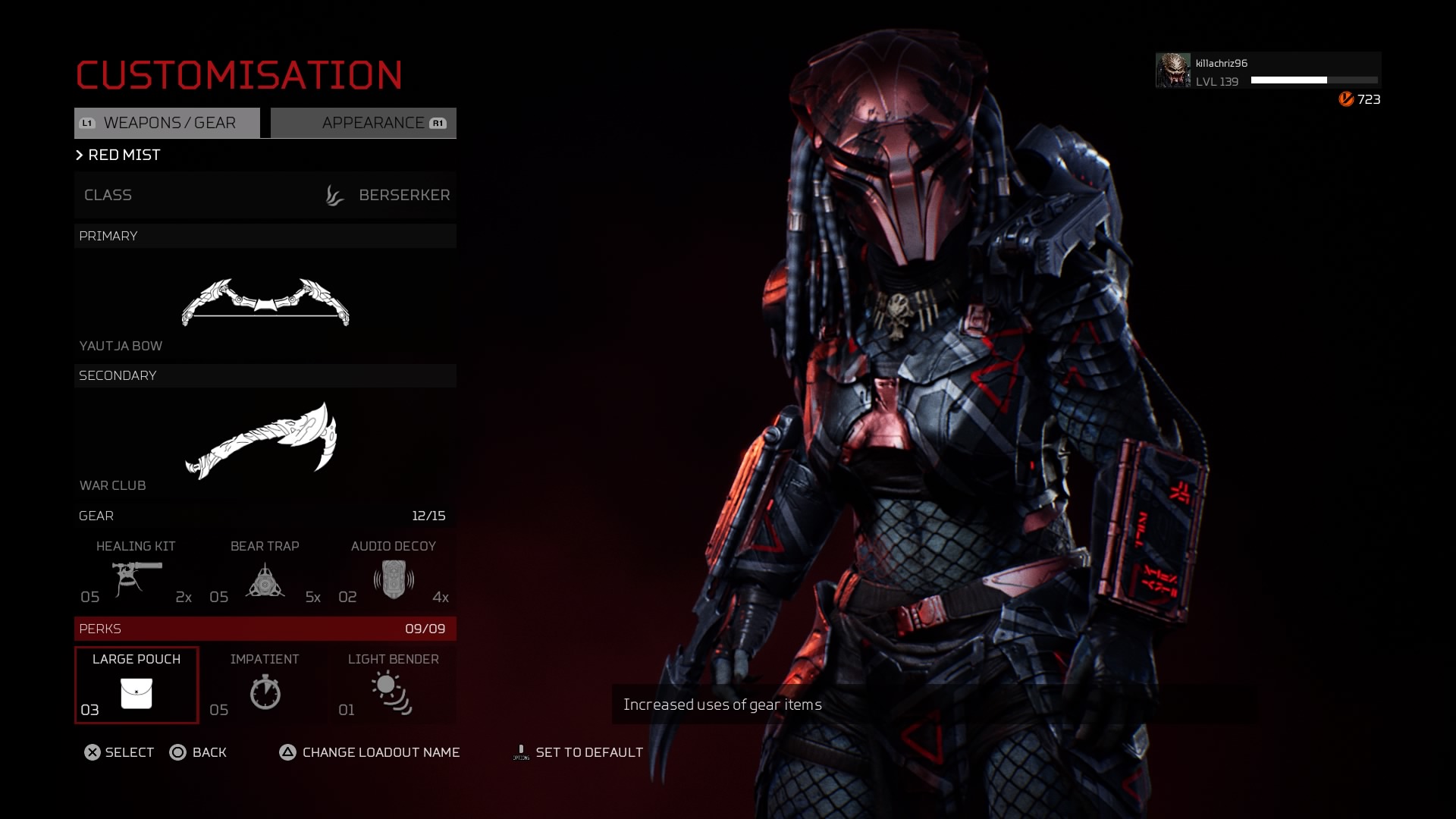Select the Red Mist loadout name
1456x819 pixels.
coord(124,155)
